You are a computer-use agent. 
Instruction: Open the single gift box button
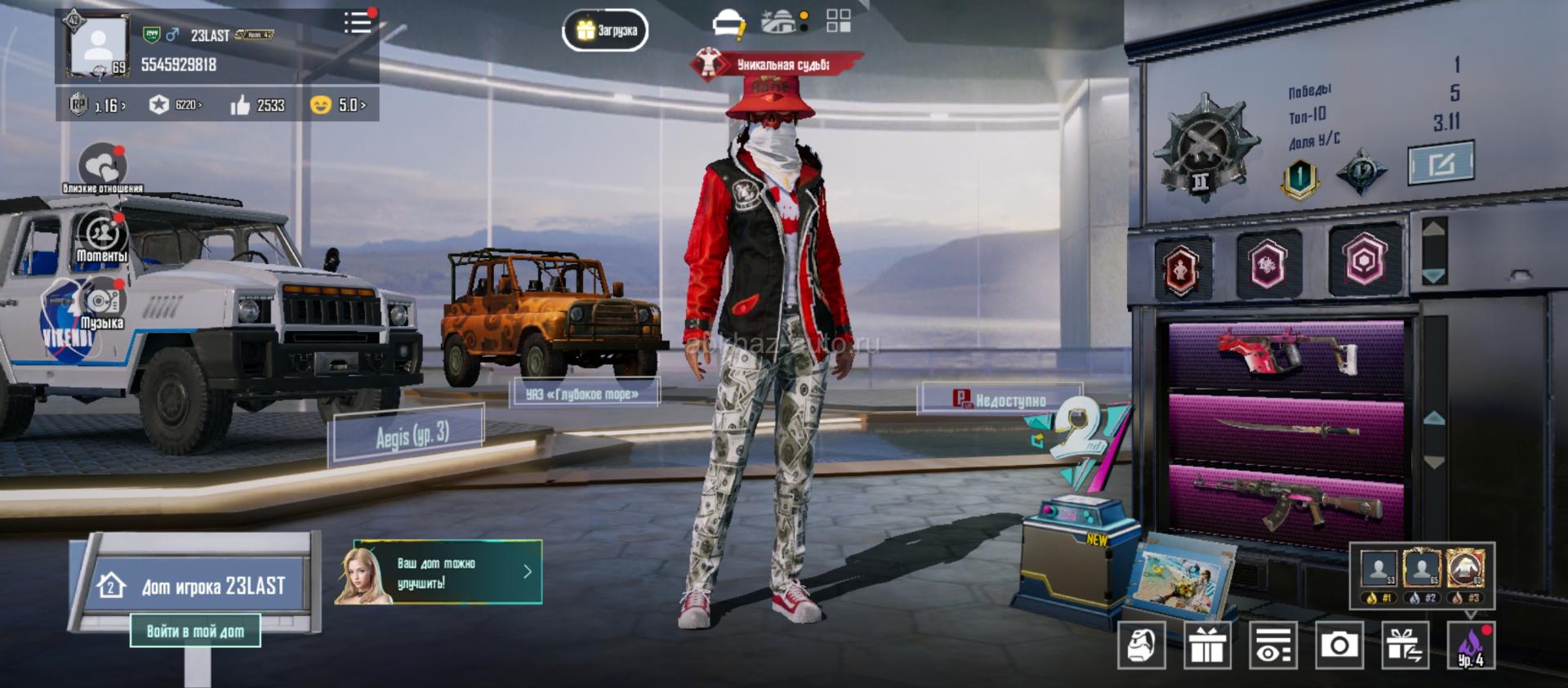pos(1207,646)
